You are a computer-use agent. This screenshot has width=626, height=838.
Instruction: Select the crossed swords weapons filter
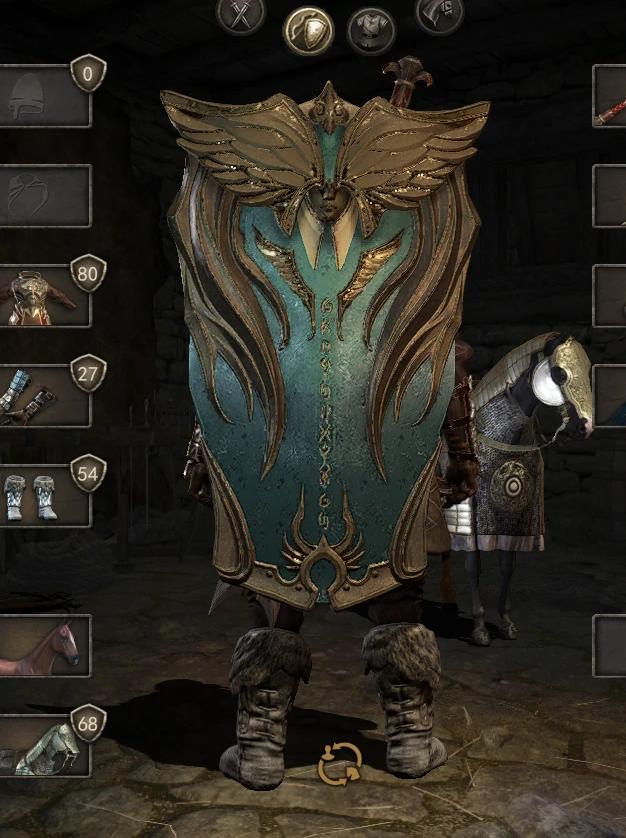point(240,15)
